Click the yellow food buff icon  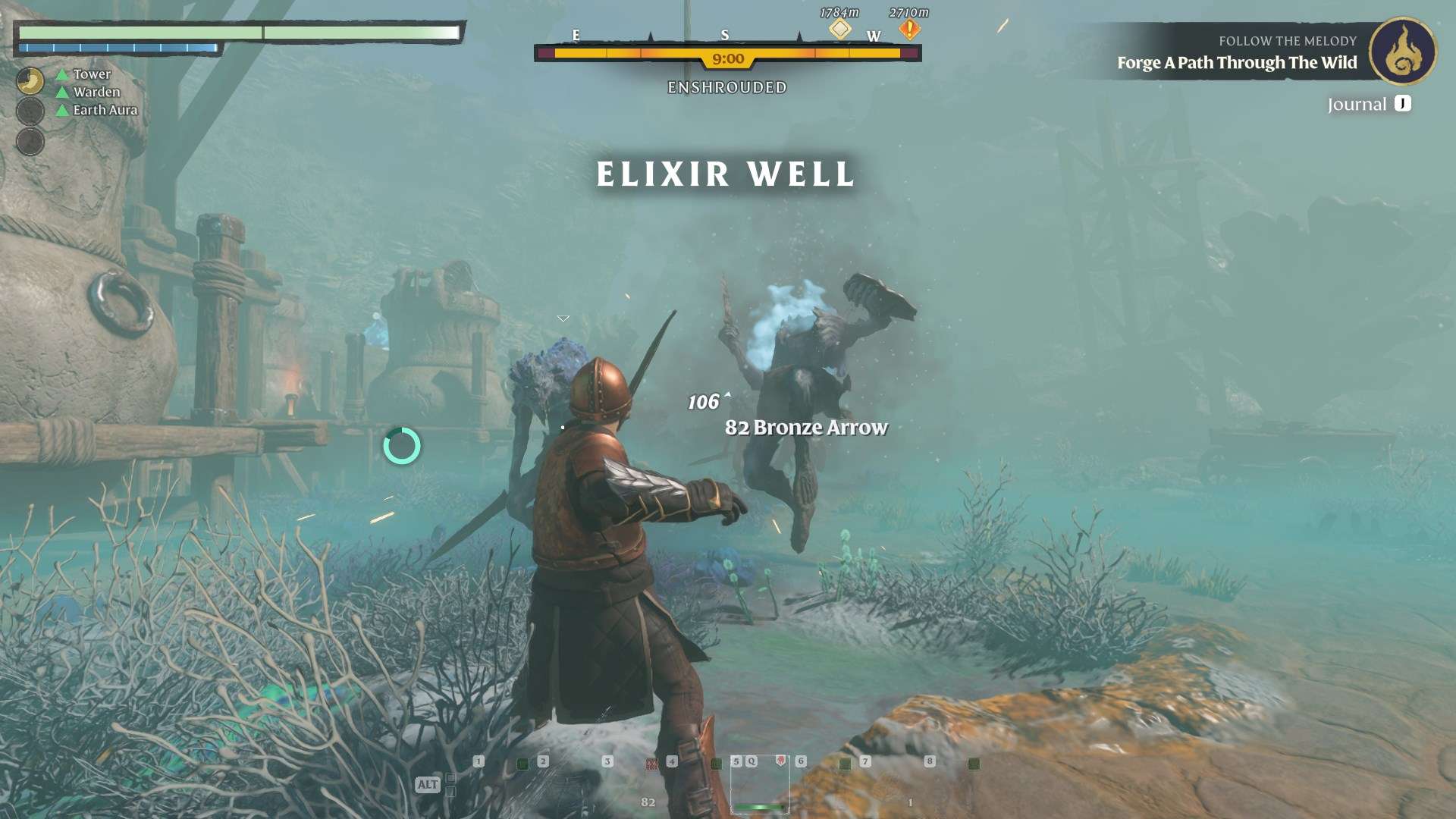pyautogui.click(x=30, y=81)
